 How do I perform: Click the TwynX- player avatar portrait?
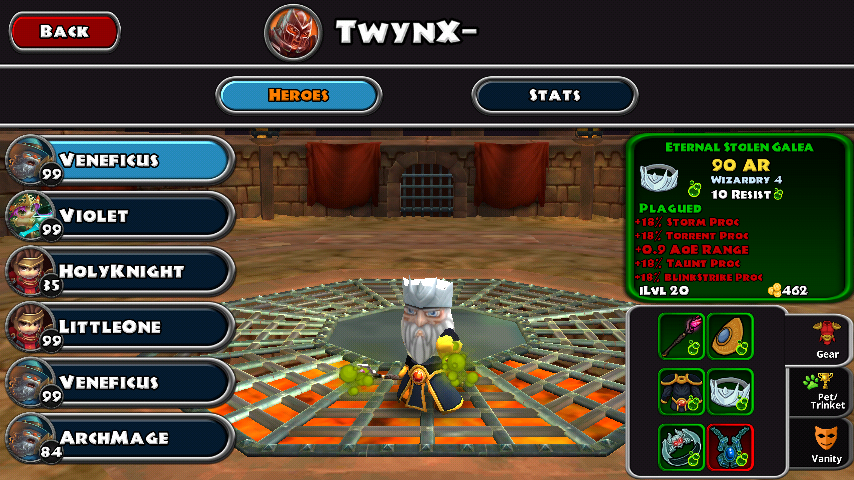click(293, 33)
